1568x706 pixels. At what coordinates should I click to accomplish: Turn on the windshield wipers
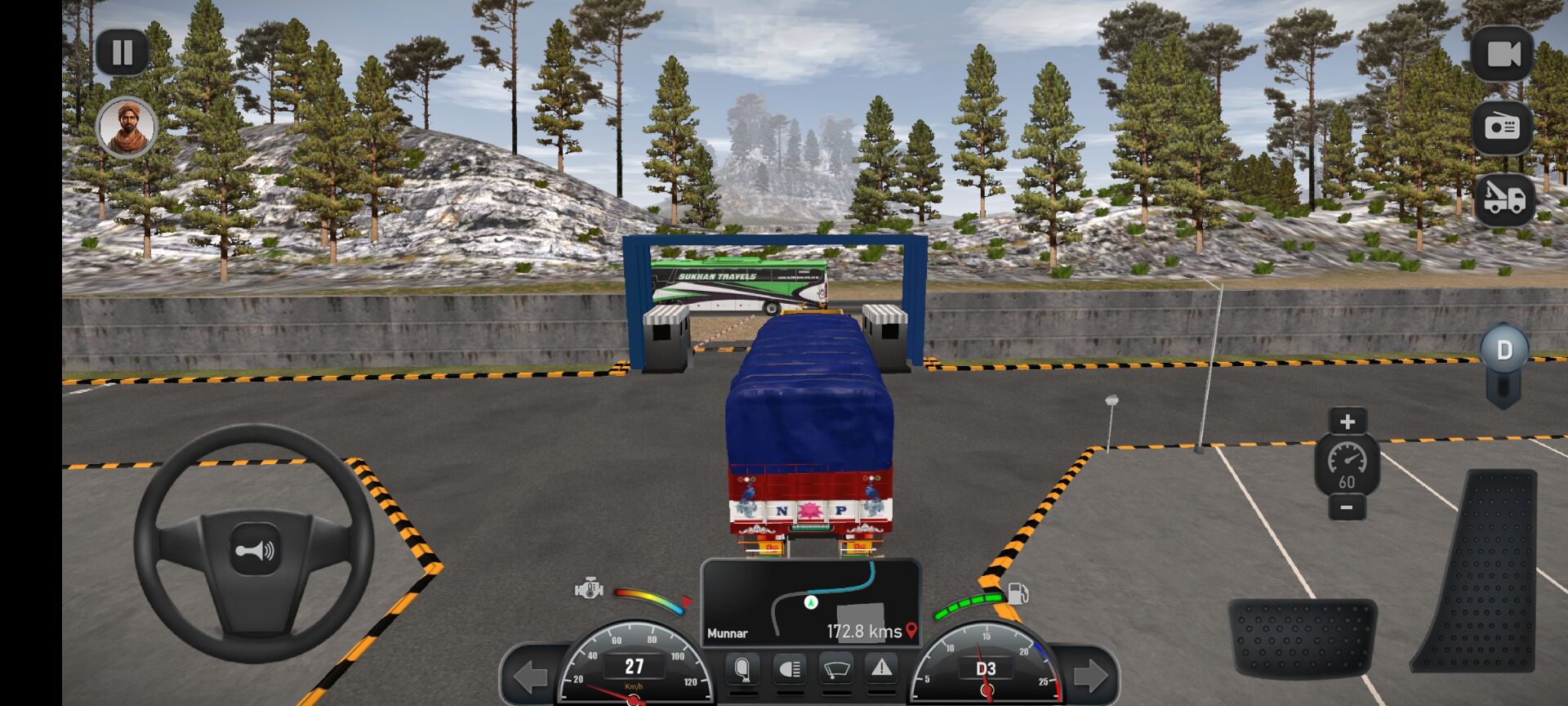pos(835,670)
